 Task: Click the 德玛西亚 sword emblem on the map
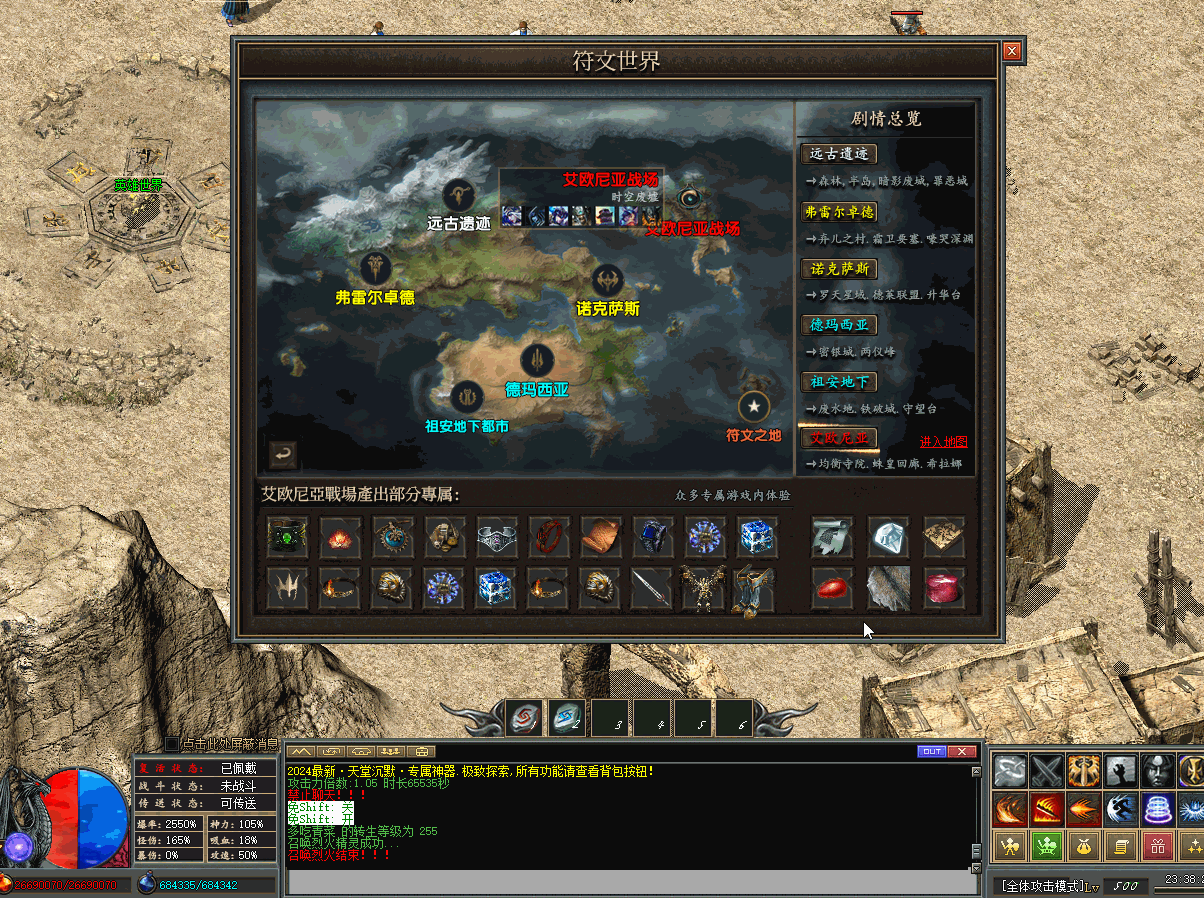[x=537, y=360]
